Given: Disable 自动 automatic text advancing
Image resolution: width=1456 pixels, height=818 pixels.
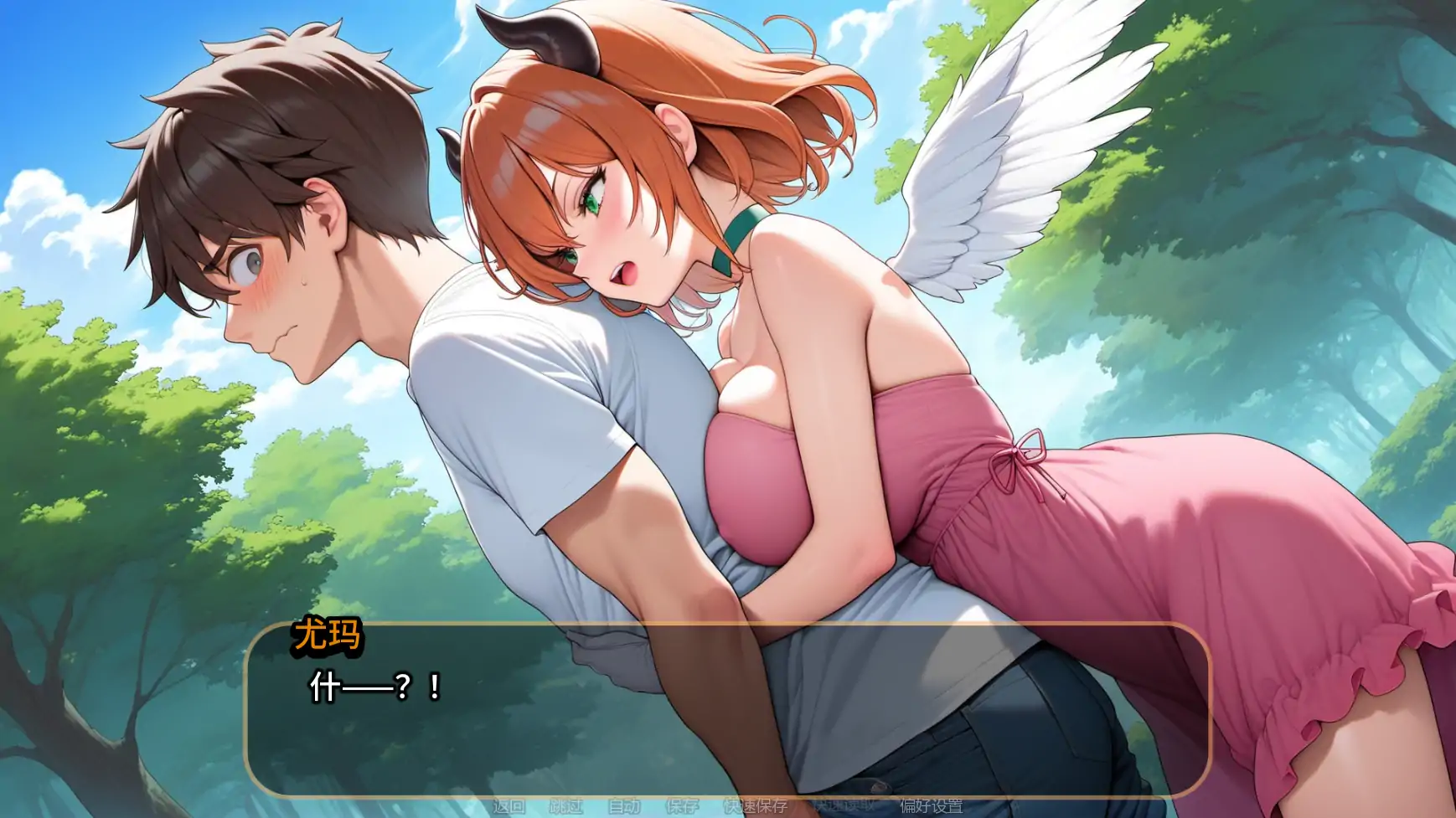Looking at the screenshot, I should [x=624, y=806].
